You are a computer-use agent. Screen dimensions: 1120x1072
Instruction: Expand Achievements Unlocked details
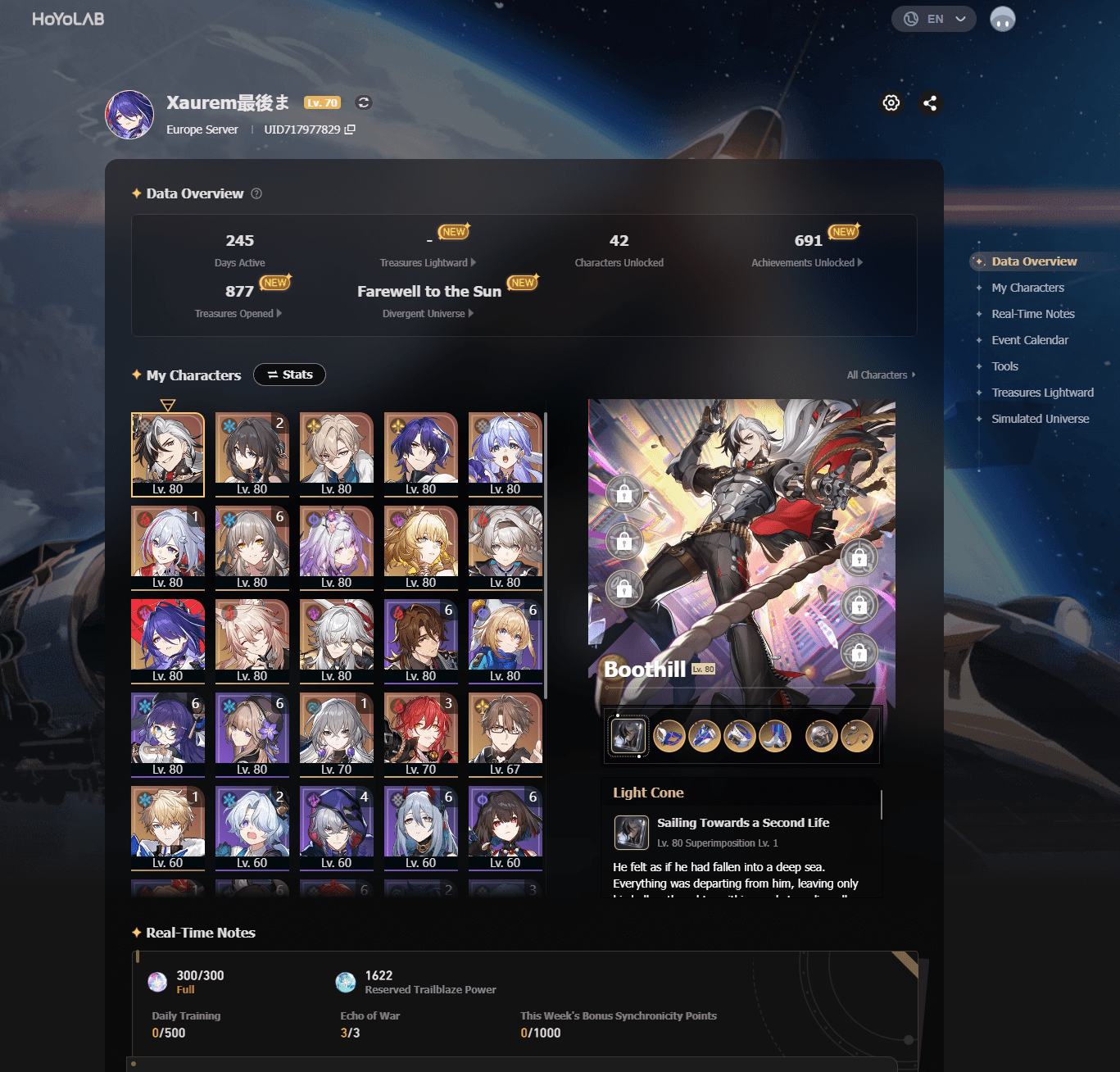click(859, 262)
